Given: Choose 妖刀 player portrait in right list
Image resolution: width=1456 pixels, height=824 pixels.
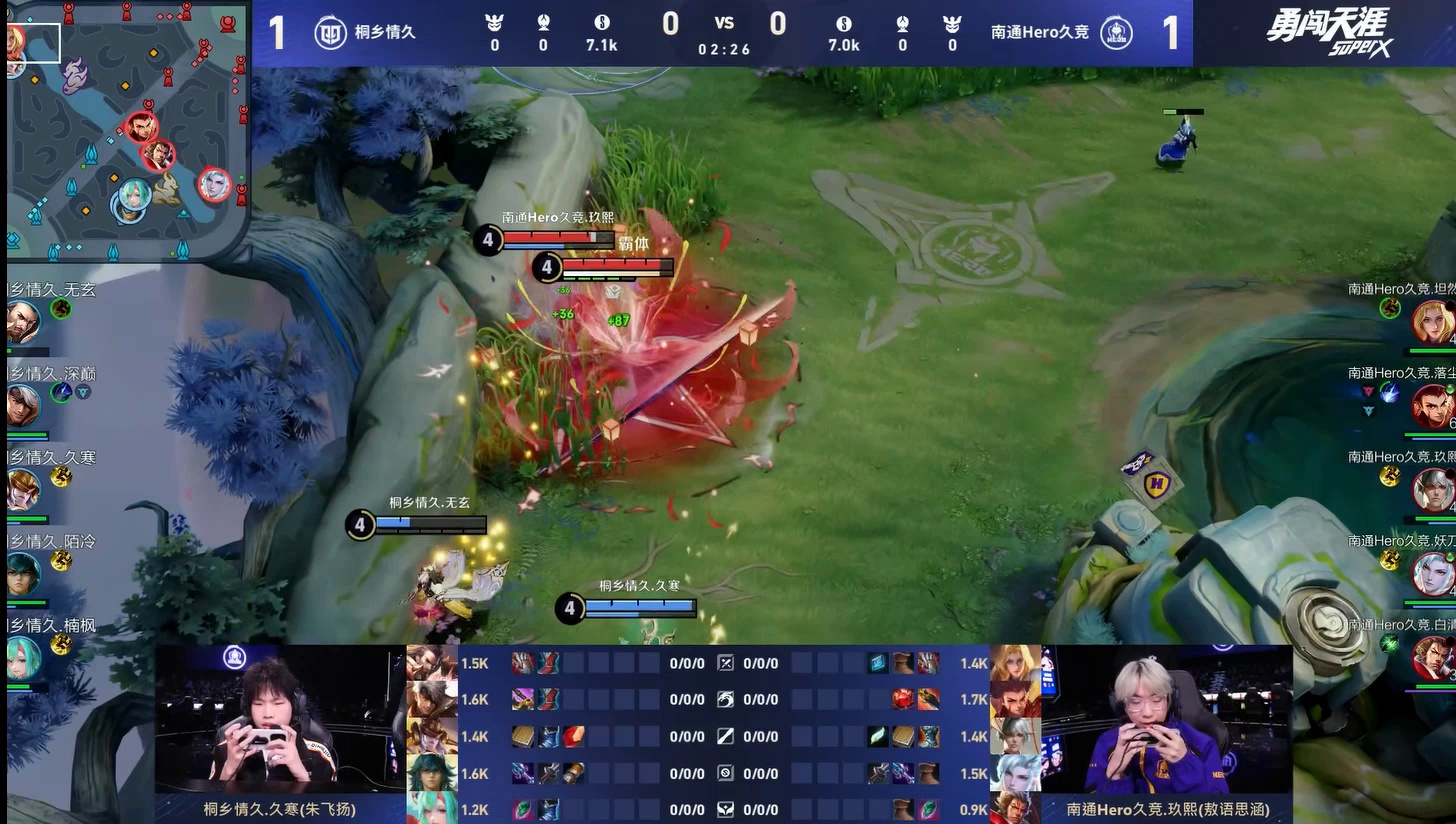Looking at the screenshot, I should pyautogui.click(x=1433, y=574).
